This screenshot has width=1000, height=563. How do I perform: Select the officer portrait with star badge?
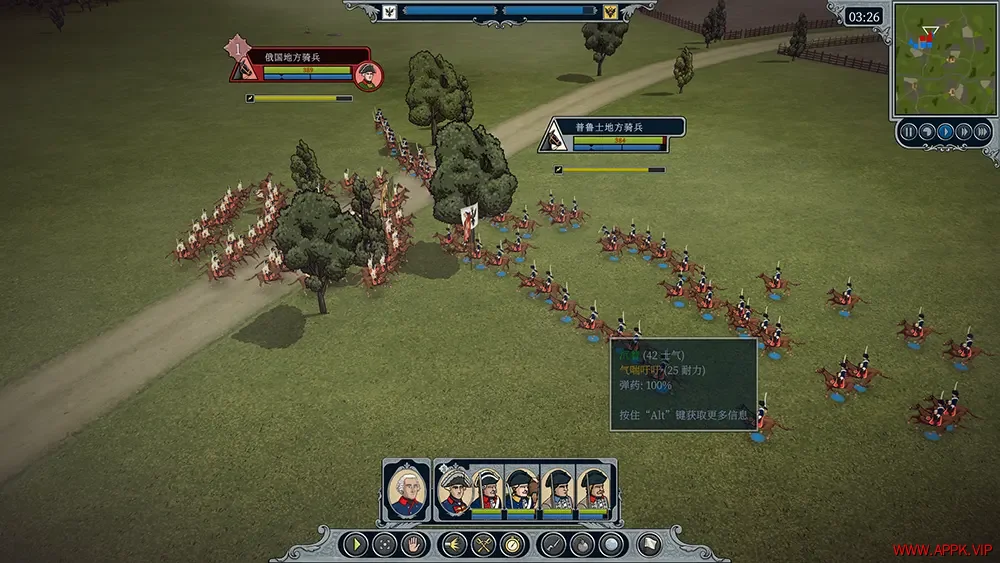(455, 490)
